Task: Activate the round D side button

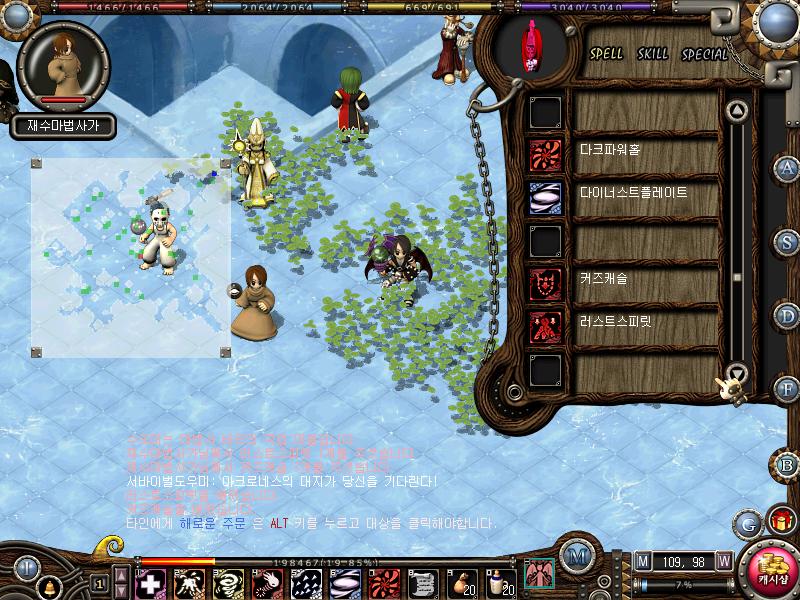Action: point(788,316)
